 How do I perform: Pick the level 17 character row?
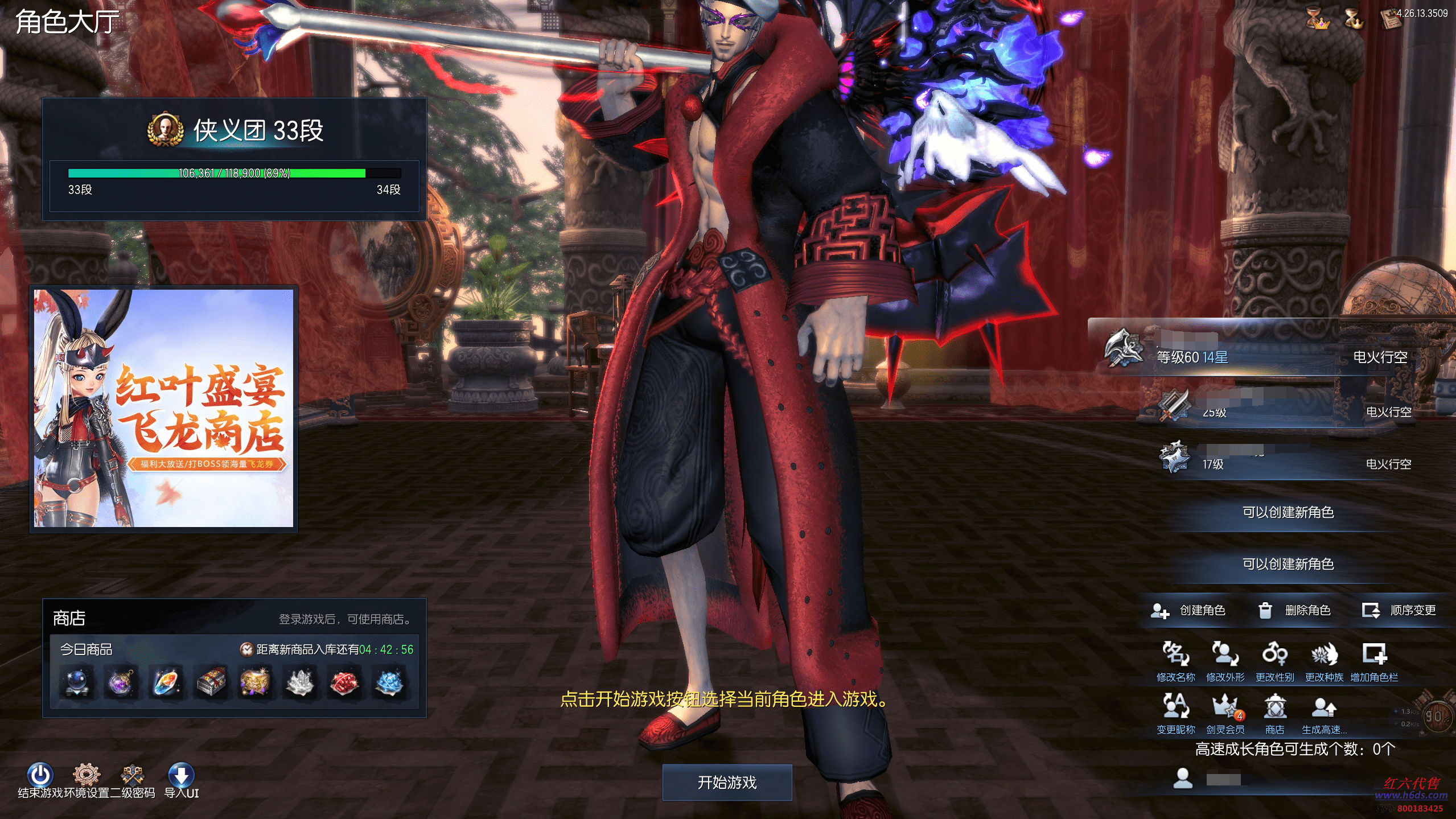[x=1281, y=460]
